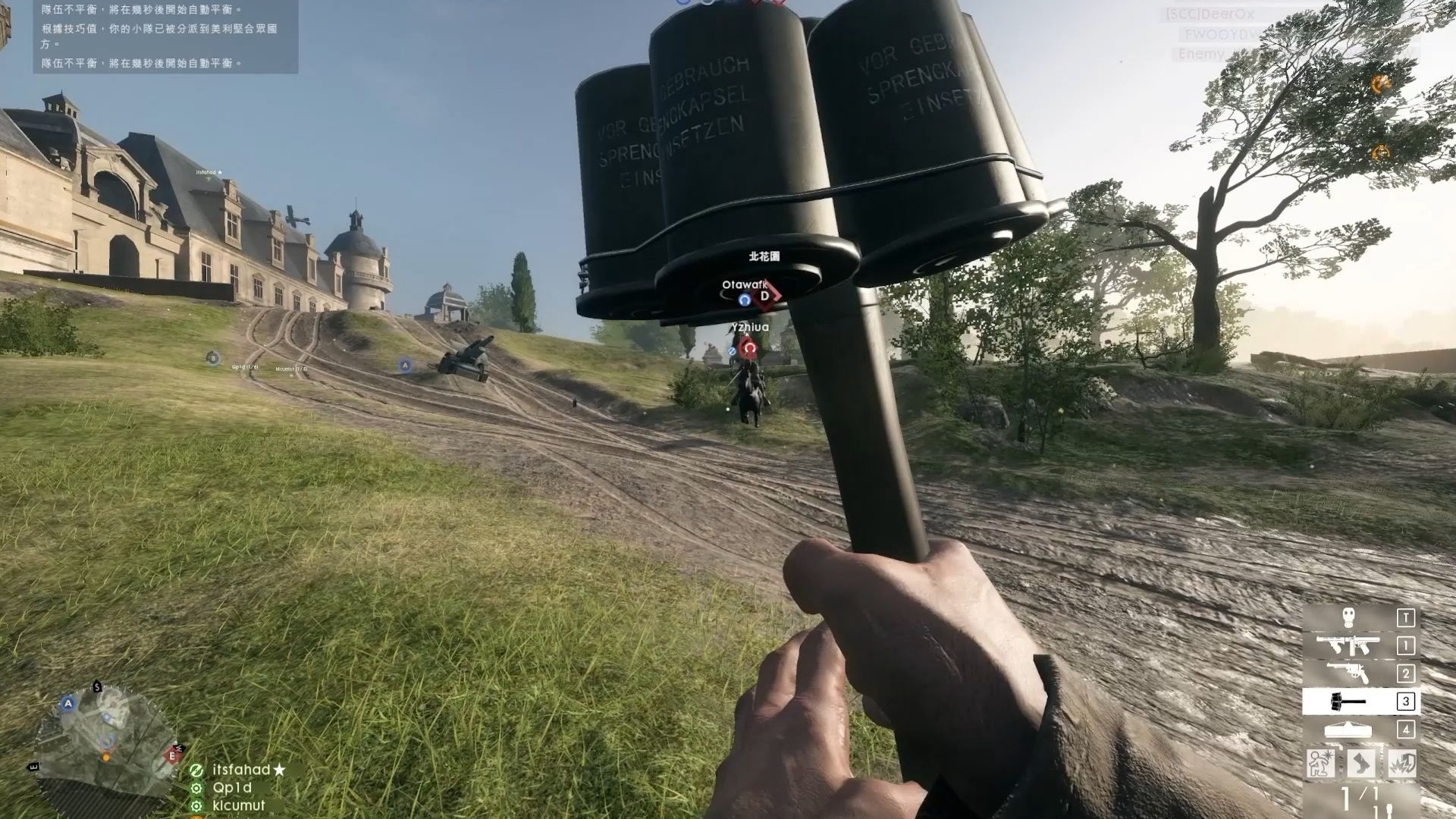
Task: Click the red objective D marker
Action: [x=764, y=296]
